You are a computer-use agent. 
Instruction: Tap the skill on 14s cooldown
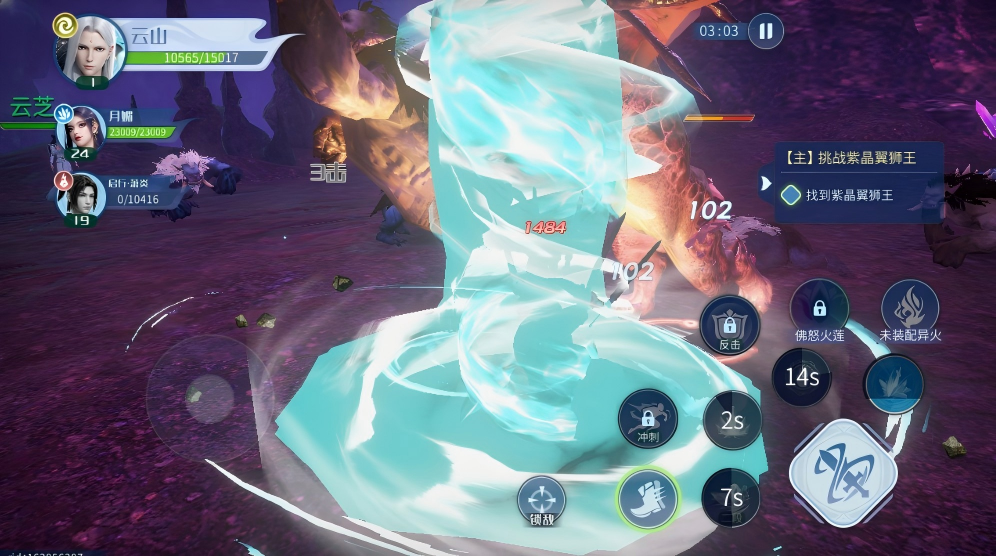(x=802, y=377)
